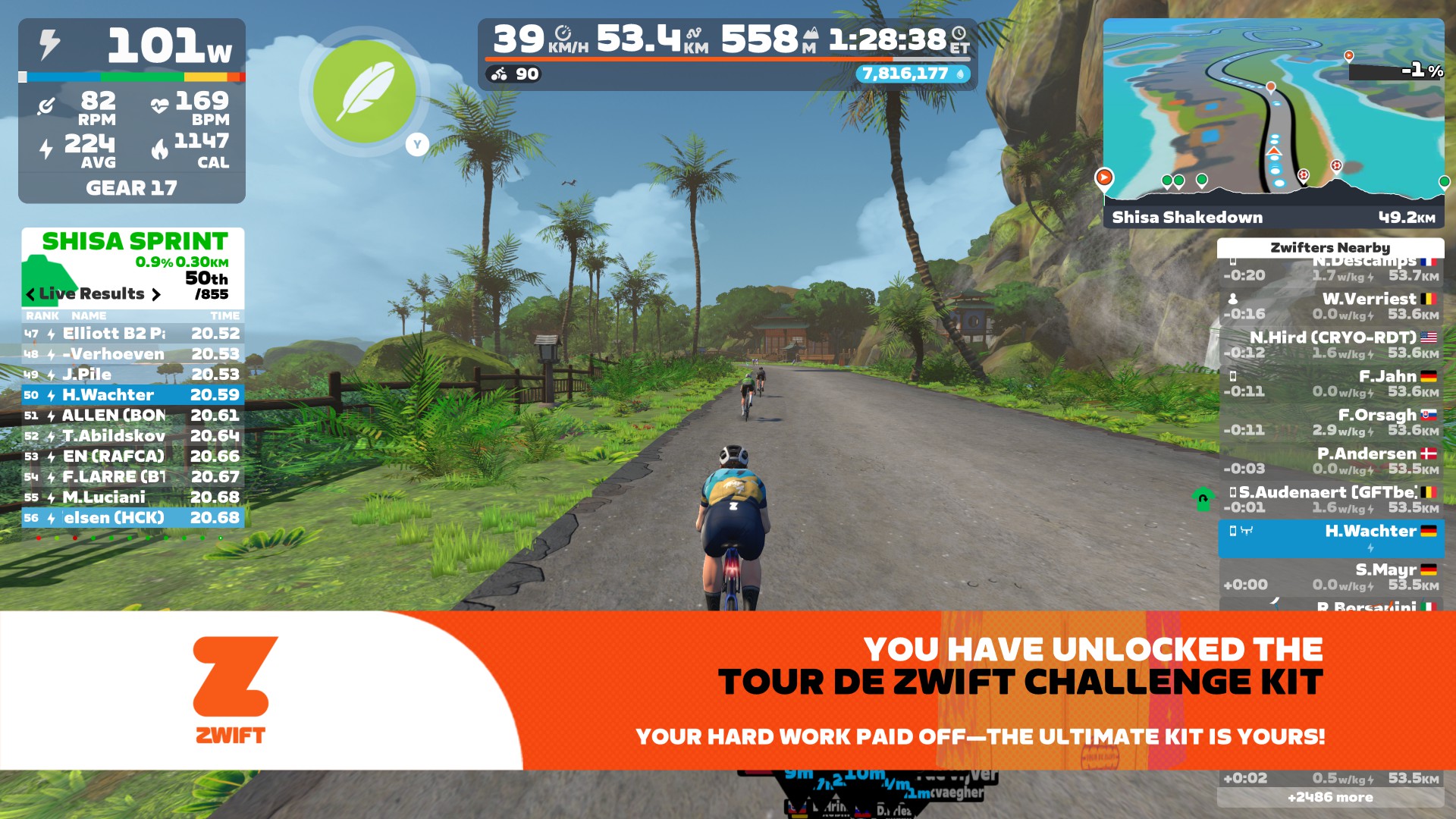Image resolution: width=1456 pixels, height=819 pixels.
Task: Show previous Live Results page arrow
Action: coord(30,294)
